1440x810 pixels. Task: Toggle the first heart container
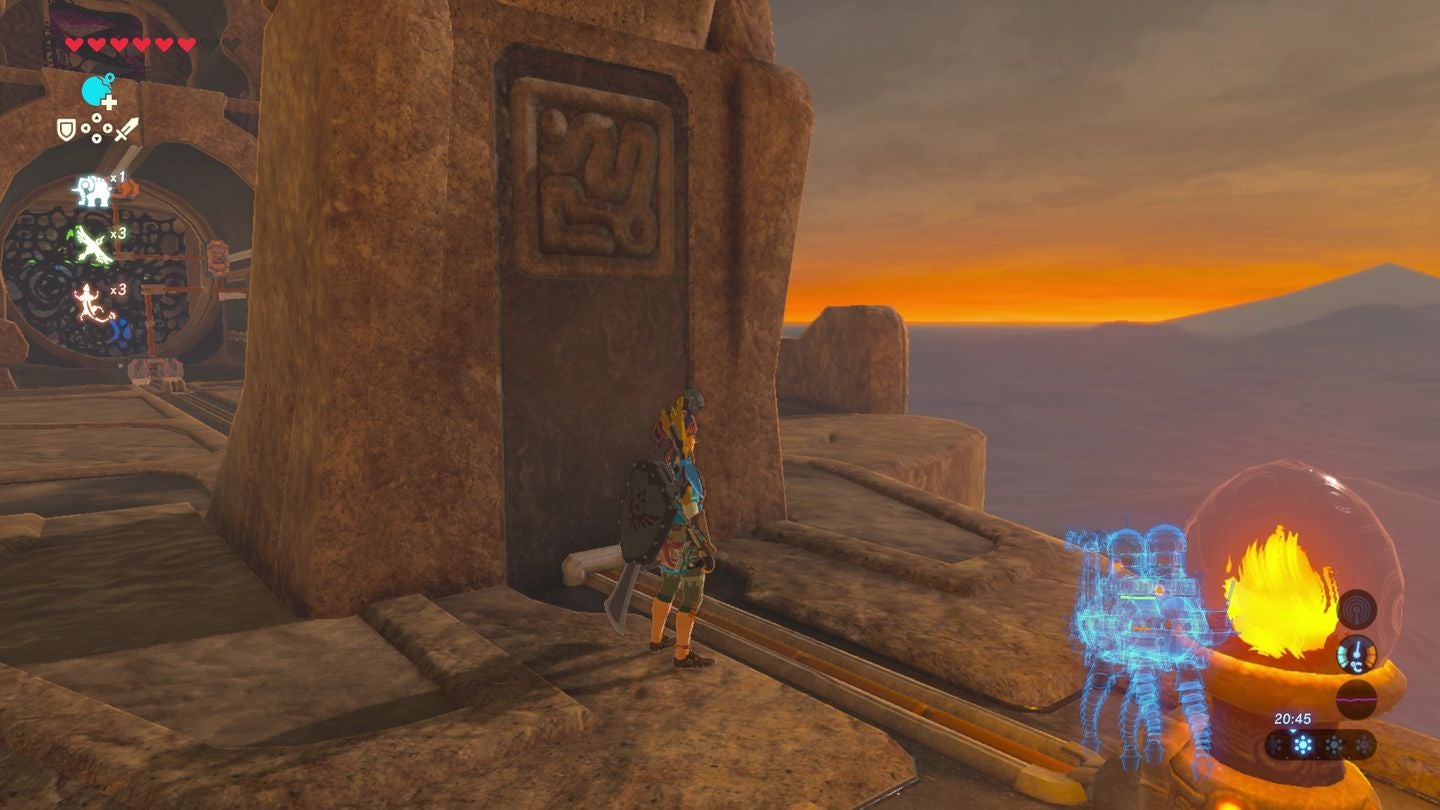click(73, 45)
